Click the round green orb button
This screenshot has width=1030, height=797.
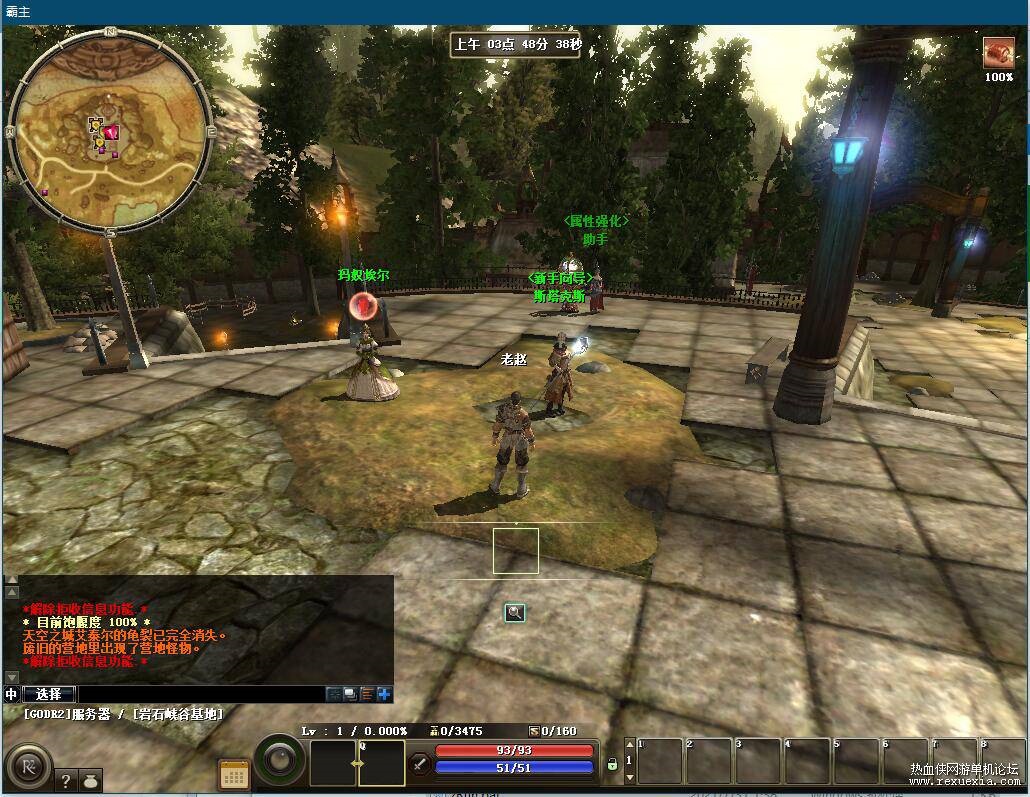279,761
